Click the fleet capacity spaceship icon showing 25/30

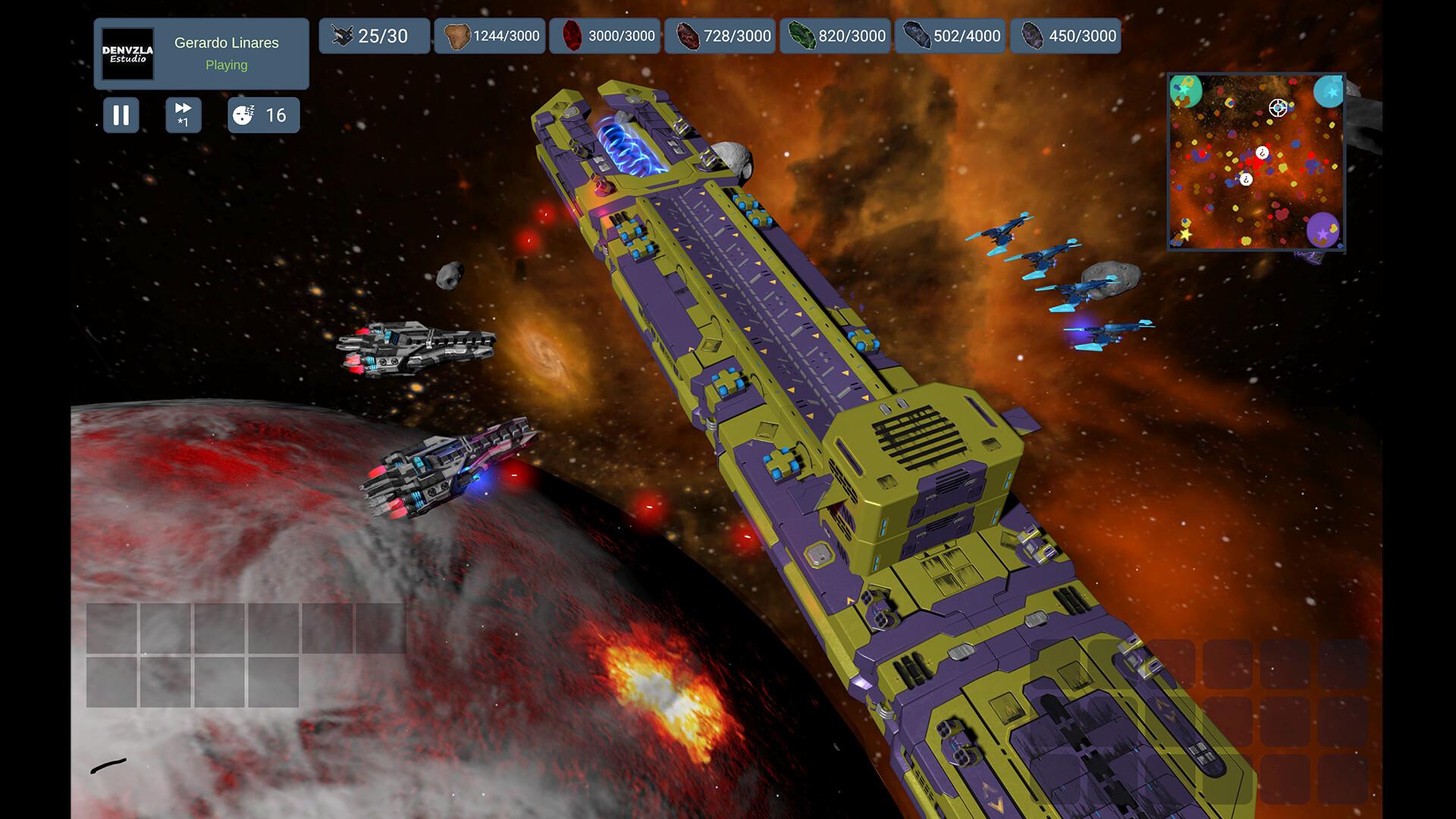pyautogui.click(x=343, y=35)
